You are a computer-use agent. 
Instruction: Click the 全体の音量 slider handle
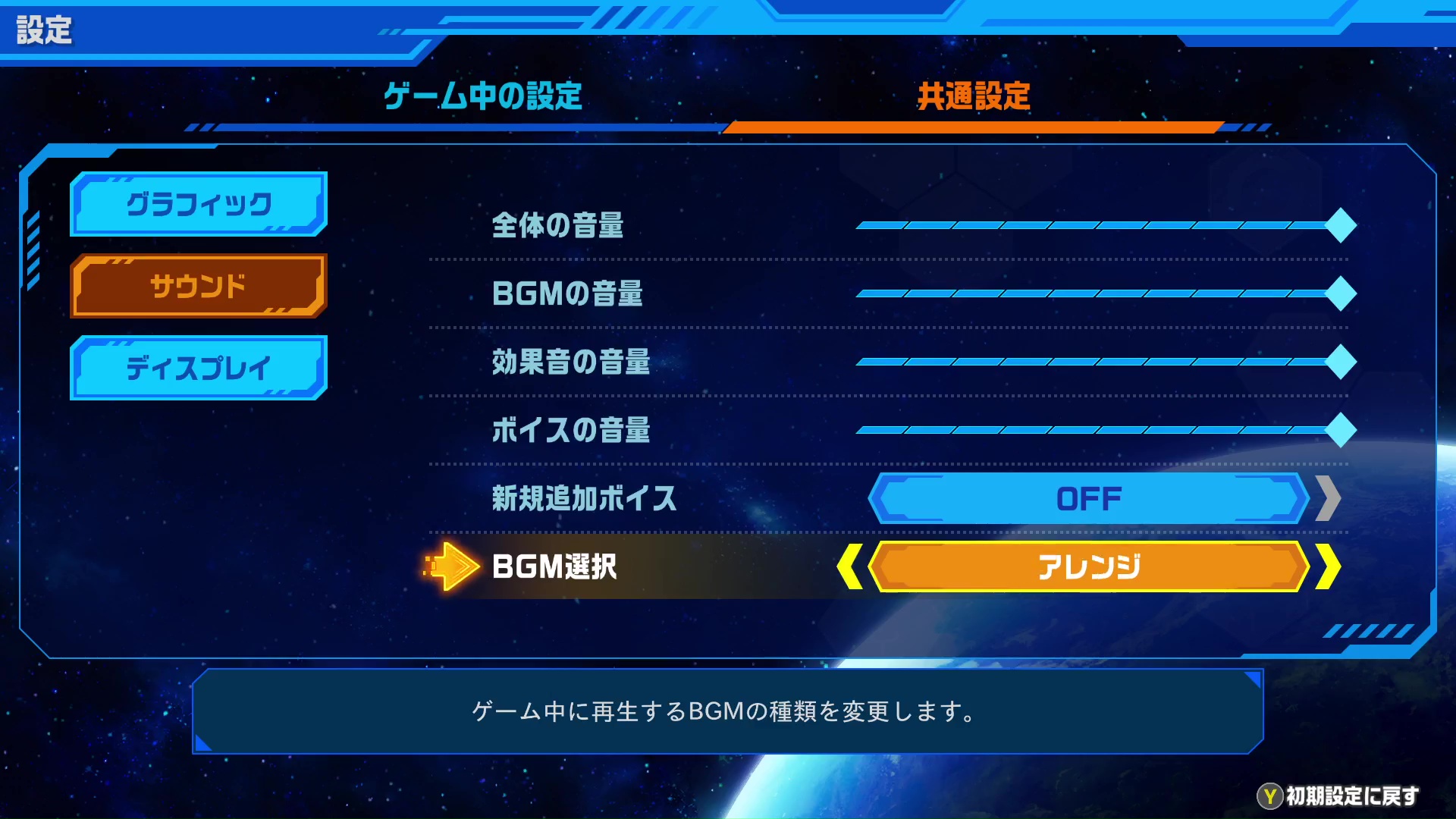pos(1341,224)
